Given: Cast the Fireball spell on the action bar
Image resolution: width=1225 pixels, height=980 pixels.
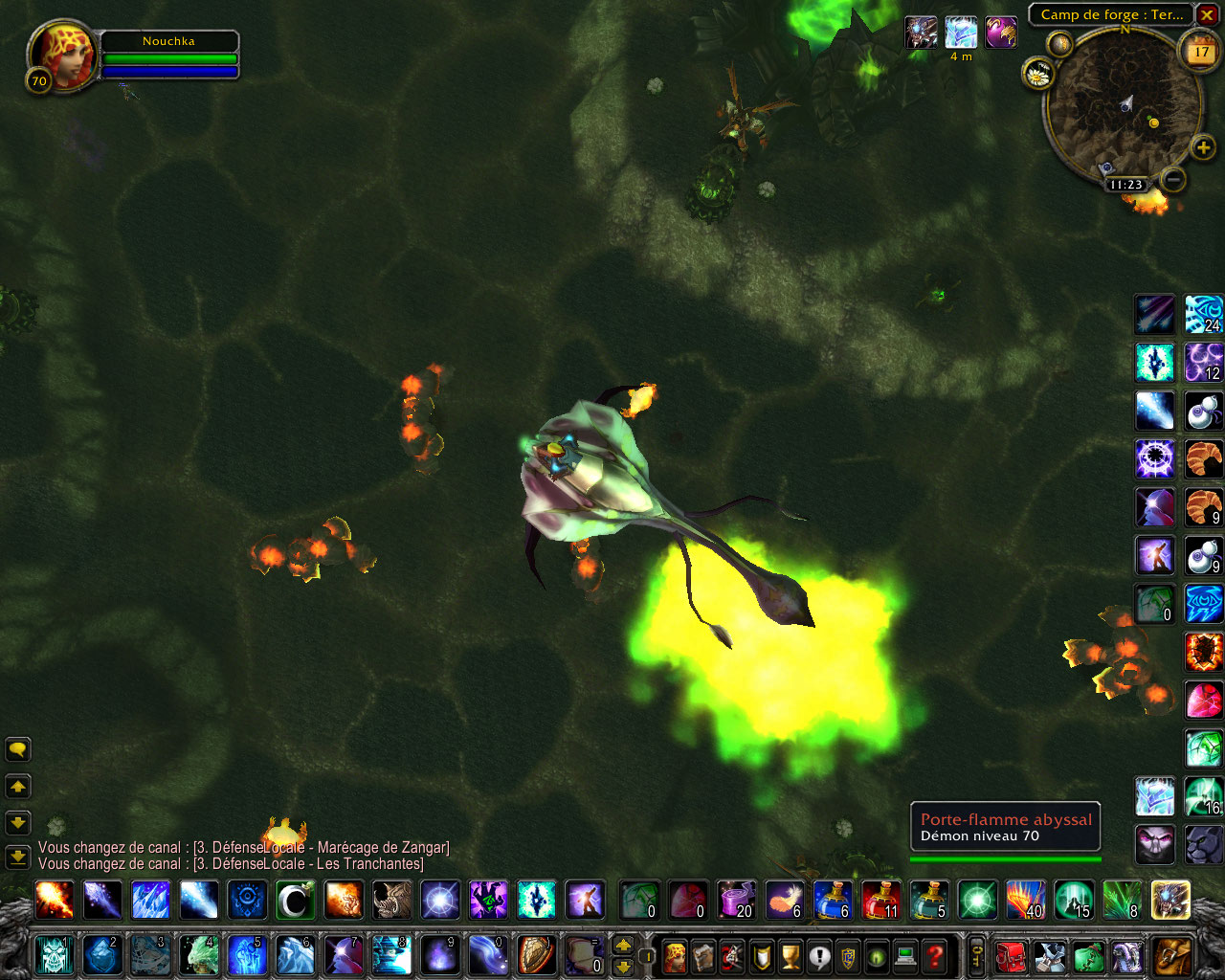Looking at the screenshot, I should pos(54,900).
